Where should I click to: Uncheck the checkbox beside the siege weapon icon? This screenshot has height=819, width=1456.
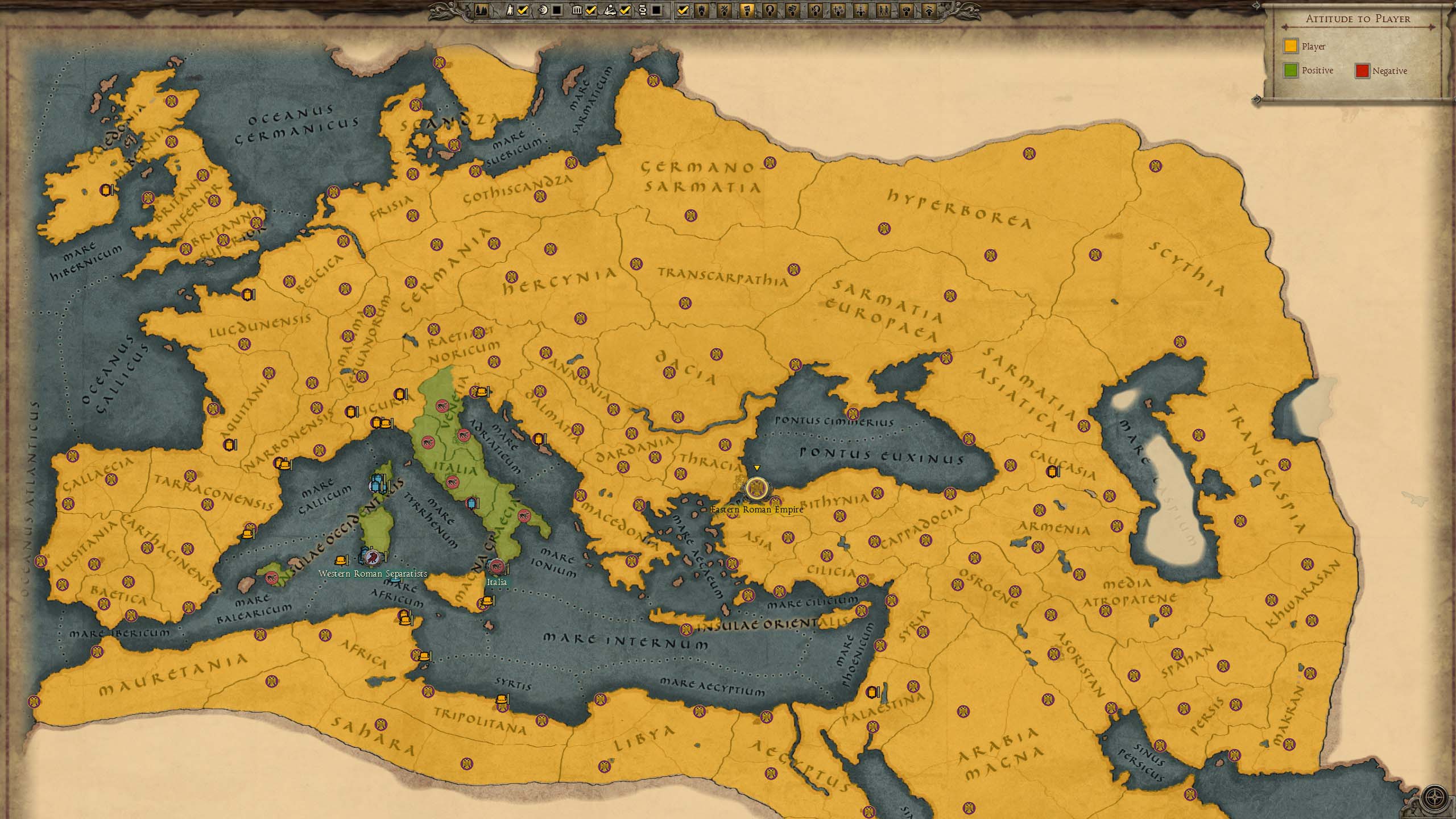(x=625, y=10)
